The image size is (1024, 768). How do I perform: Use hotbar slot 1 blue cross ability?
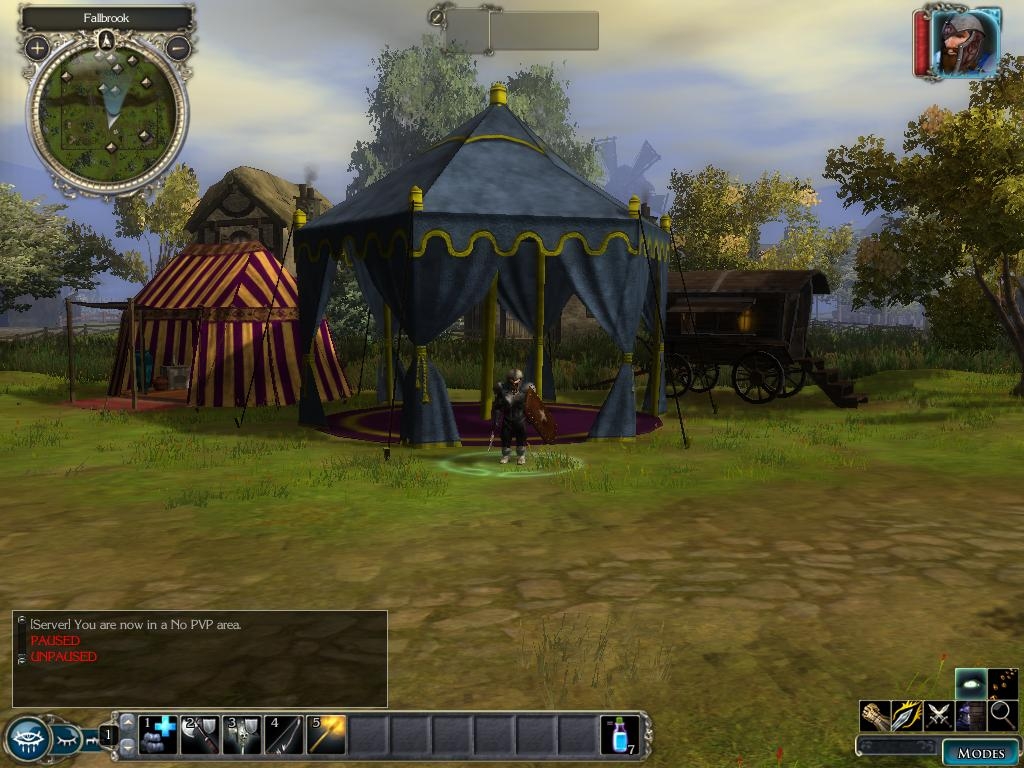pyautogui.click(x=158, y=735)
